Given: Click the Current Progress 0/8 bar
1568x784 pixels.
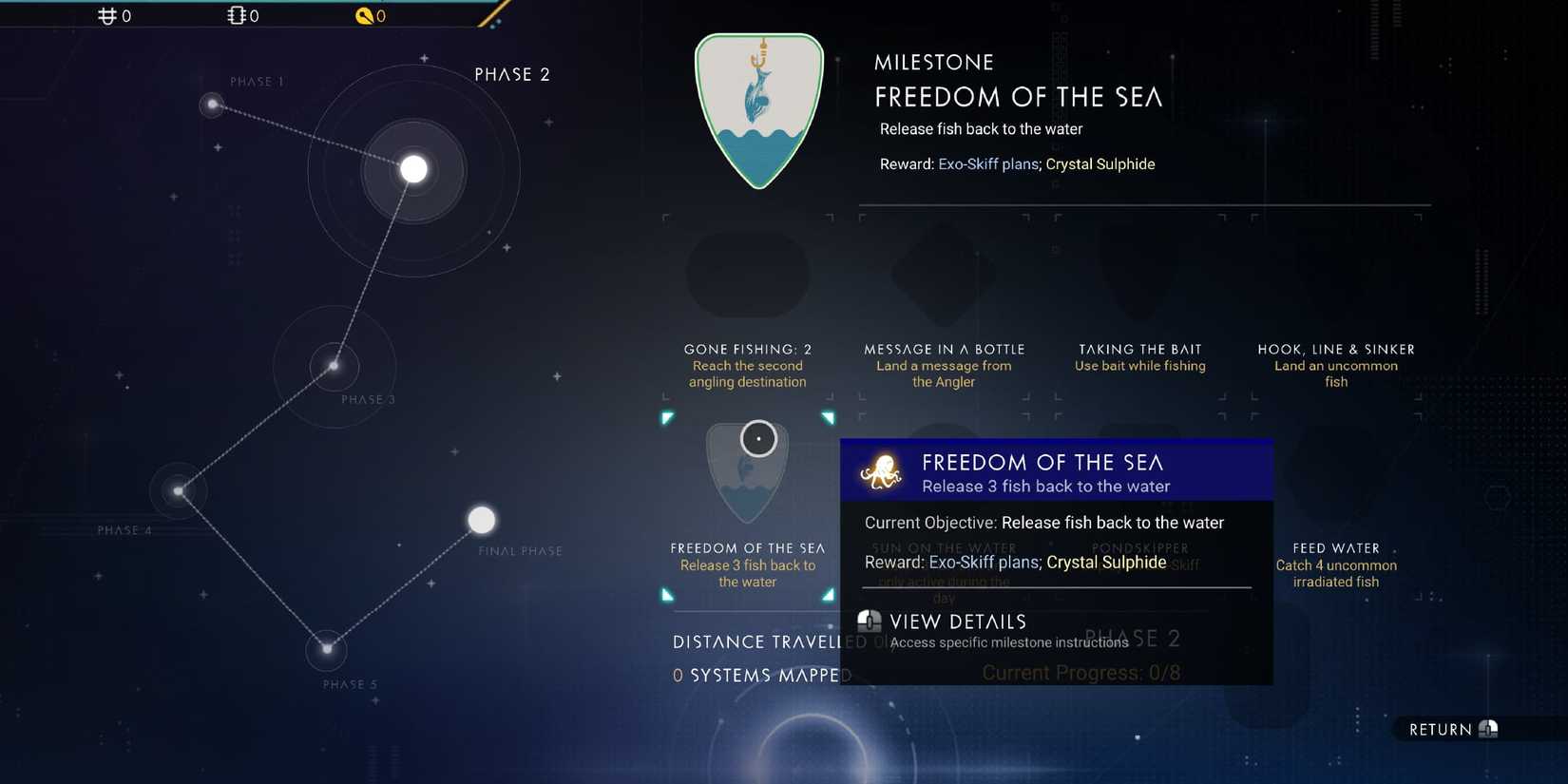Looking at the screenshot, I should (x=1080, y=672).
